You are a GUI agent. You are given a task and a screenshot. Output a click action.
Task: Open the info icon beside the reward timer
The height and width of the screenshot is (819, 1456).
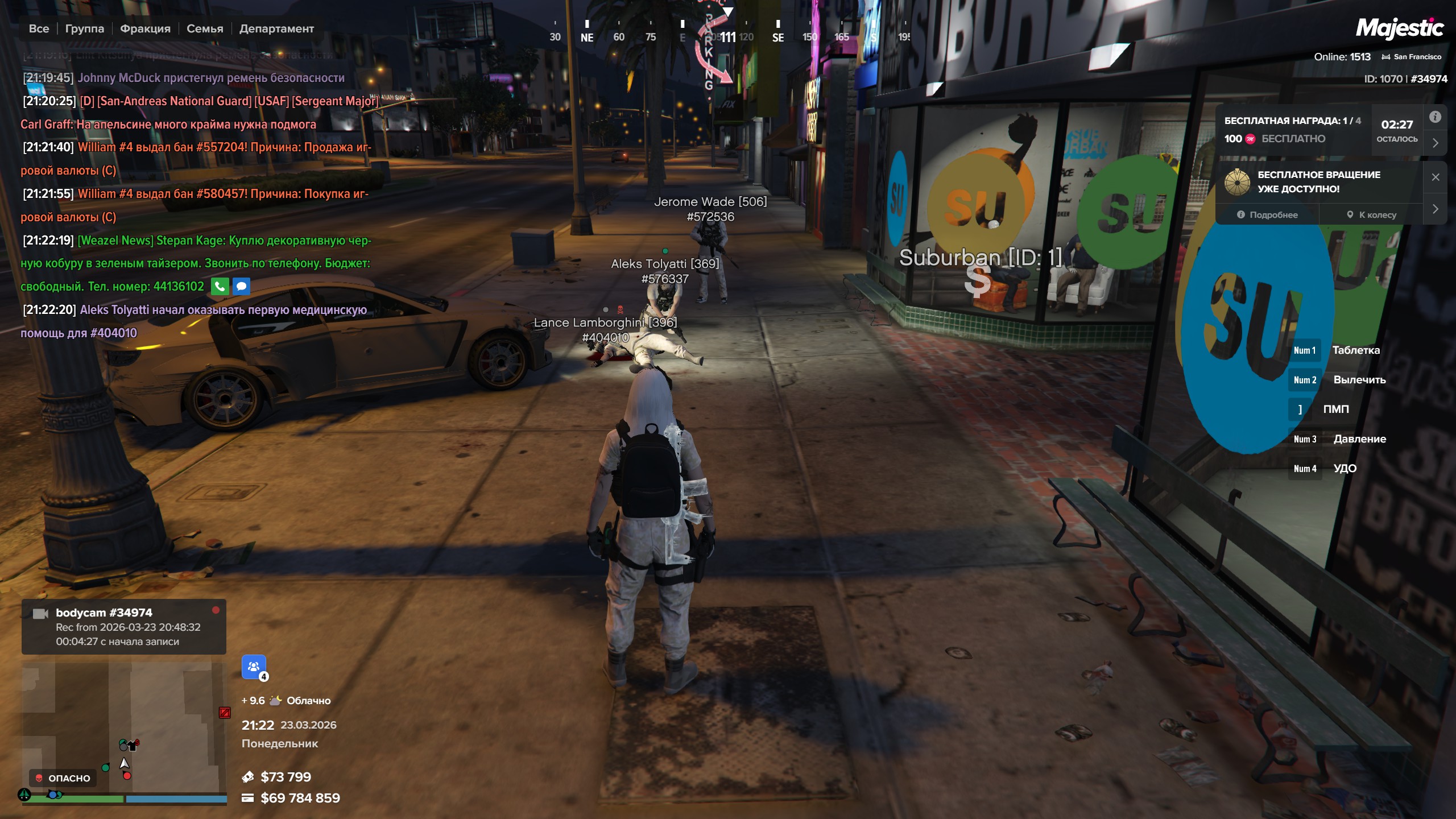pyautogui.click(x=1436, y=117)
